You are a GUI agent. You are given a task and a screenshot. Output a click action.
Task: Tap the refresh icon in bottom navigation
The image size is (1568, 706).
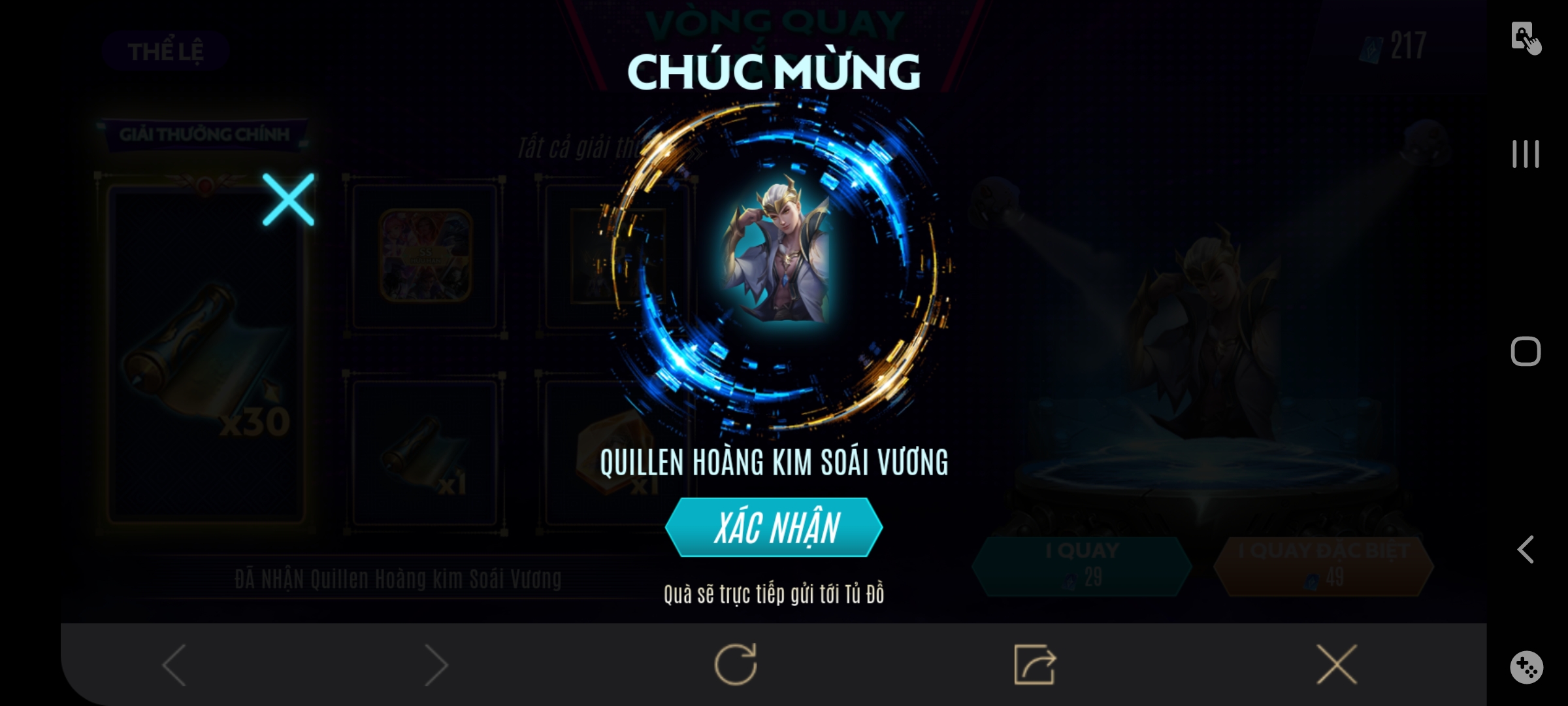[737, 663]
